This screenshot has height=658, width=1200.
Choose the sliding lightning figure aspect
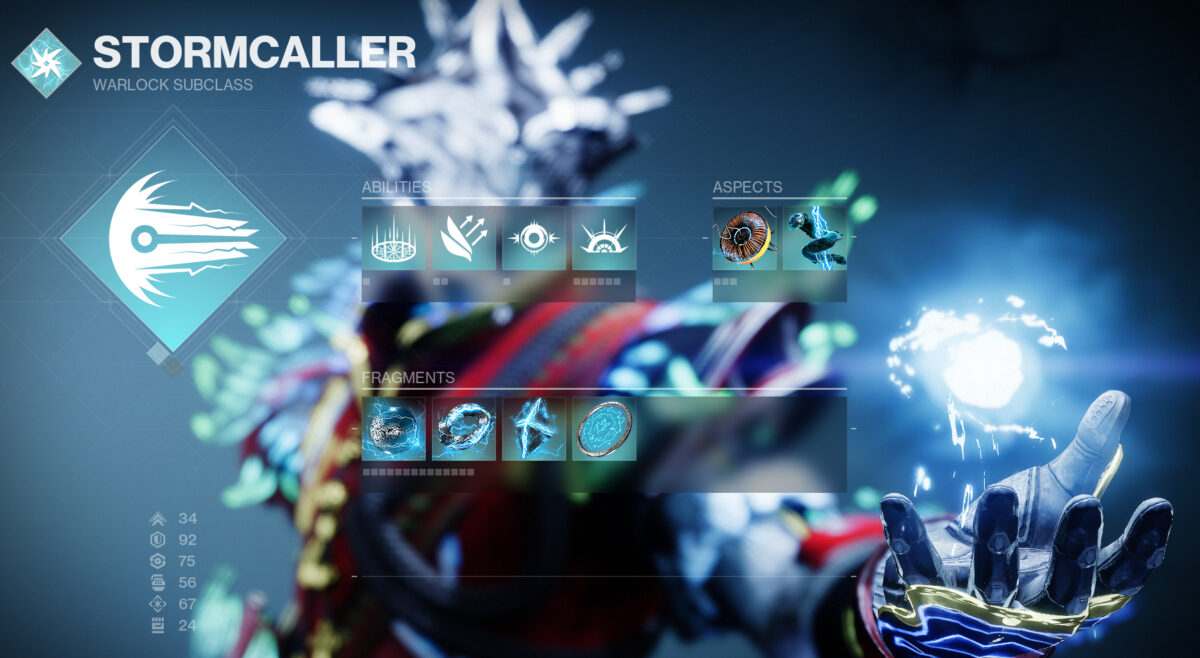point(815,238)
